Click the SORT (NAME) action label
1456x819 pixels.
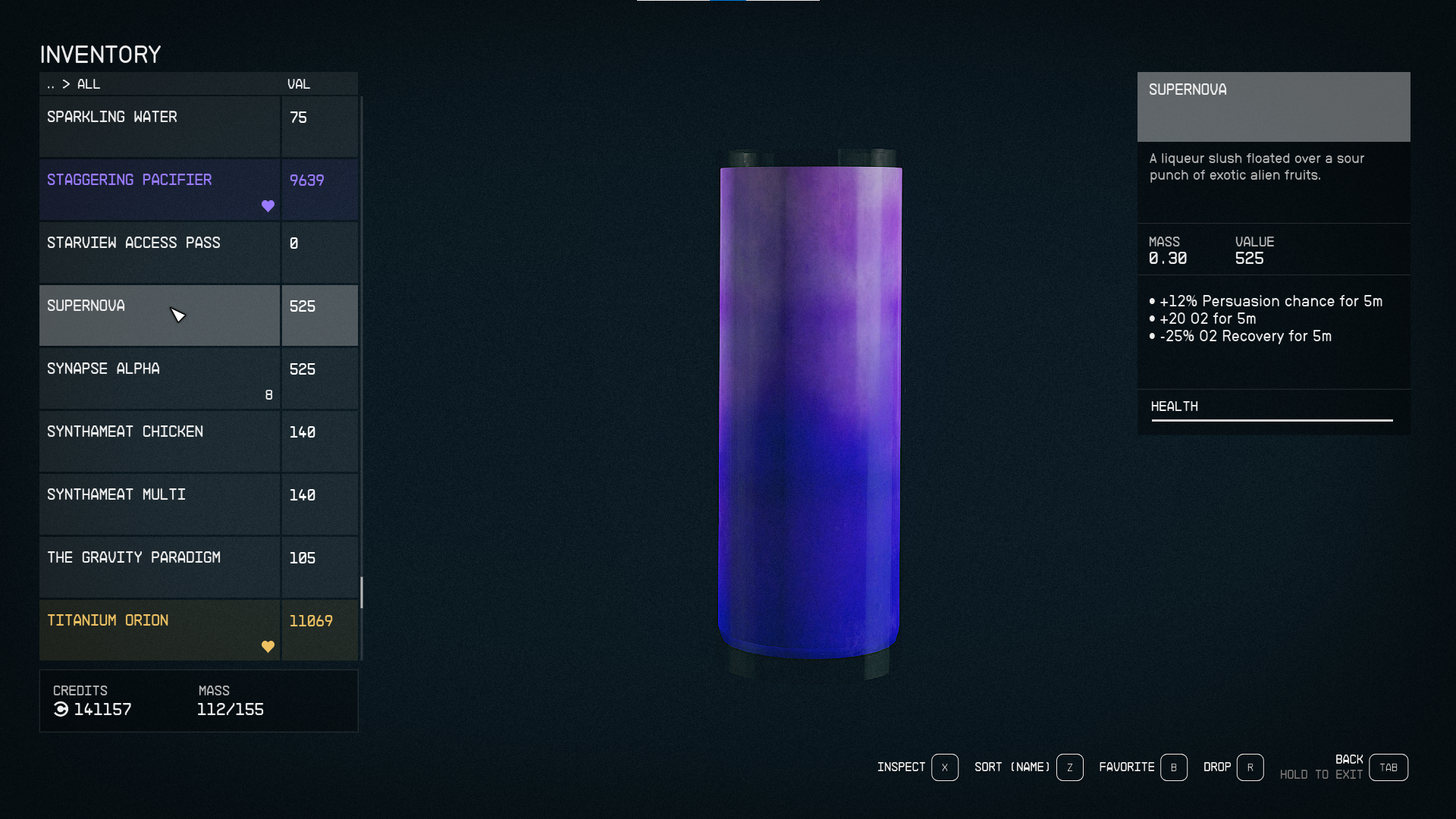(x=1010, y=767)
